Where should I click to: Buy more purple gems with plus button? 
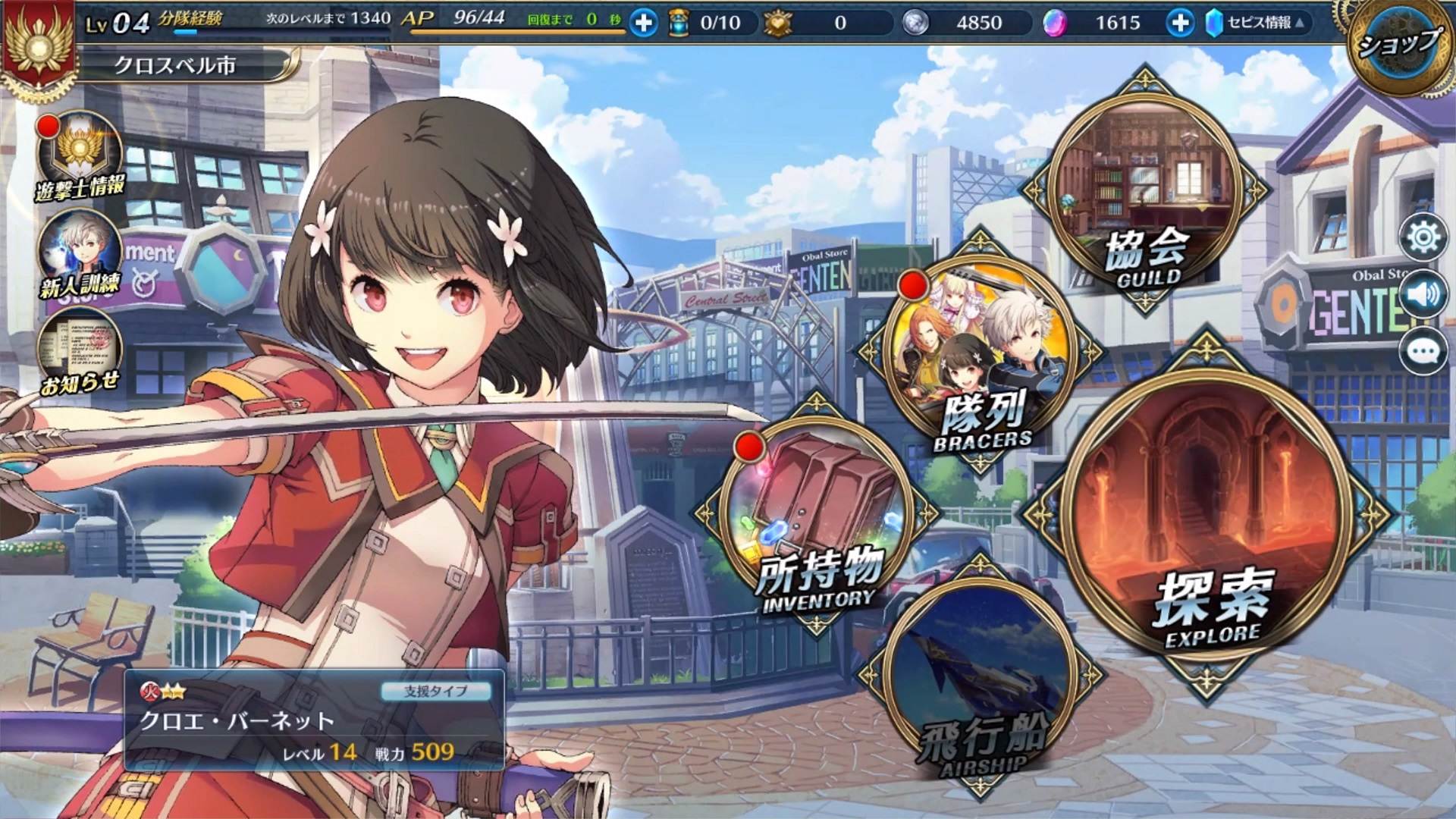pos(1179,24)
